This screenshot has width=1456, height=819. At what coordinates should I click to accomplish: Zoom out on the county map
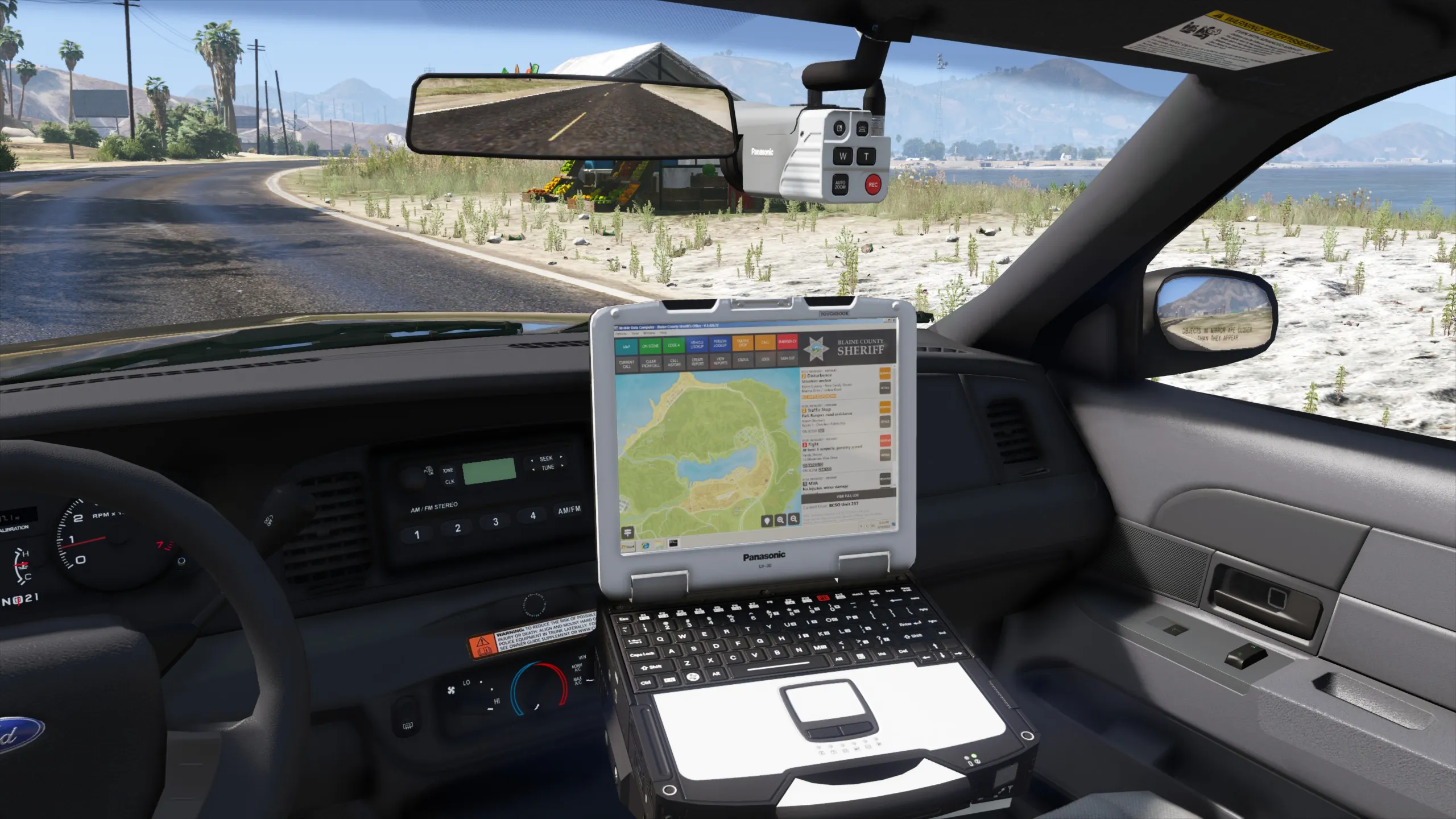(x=794, y=519)
